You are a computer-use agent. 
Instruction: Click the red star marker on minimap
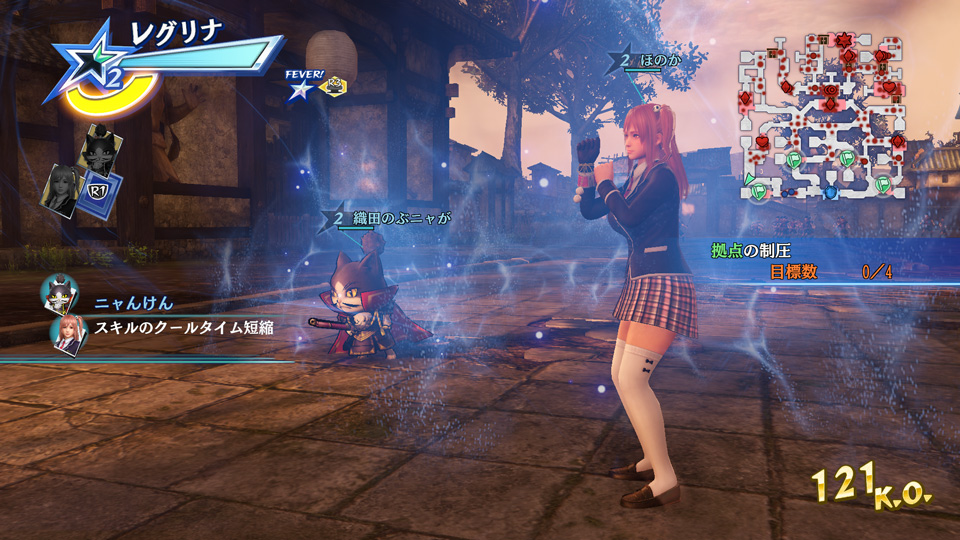[842, 41]
